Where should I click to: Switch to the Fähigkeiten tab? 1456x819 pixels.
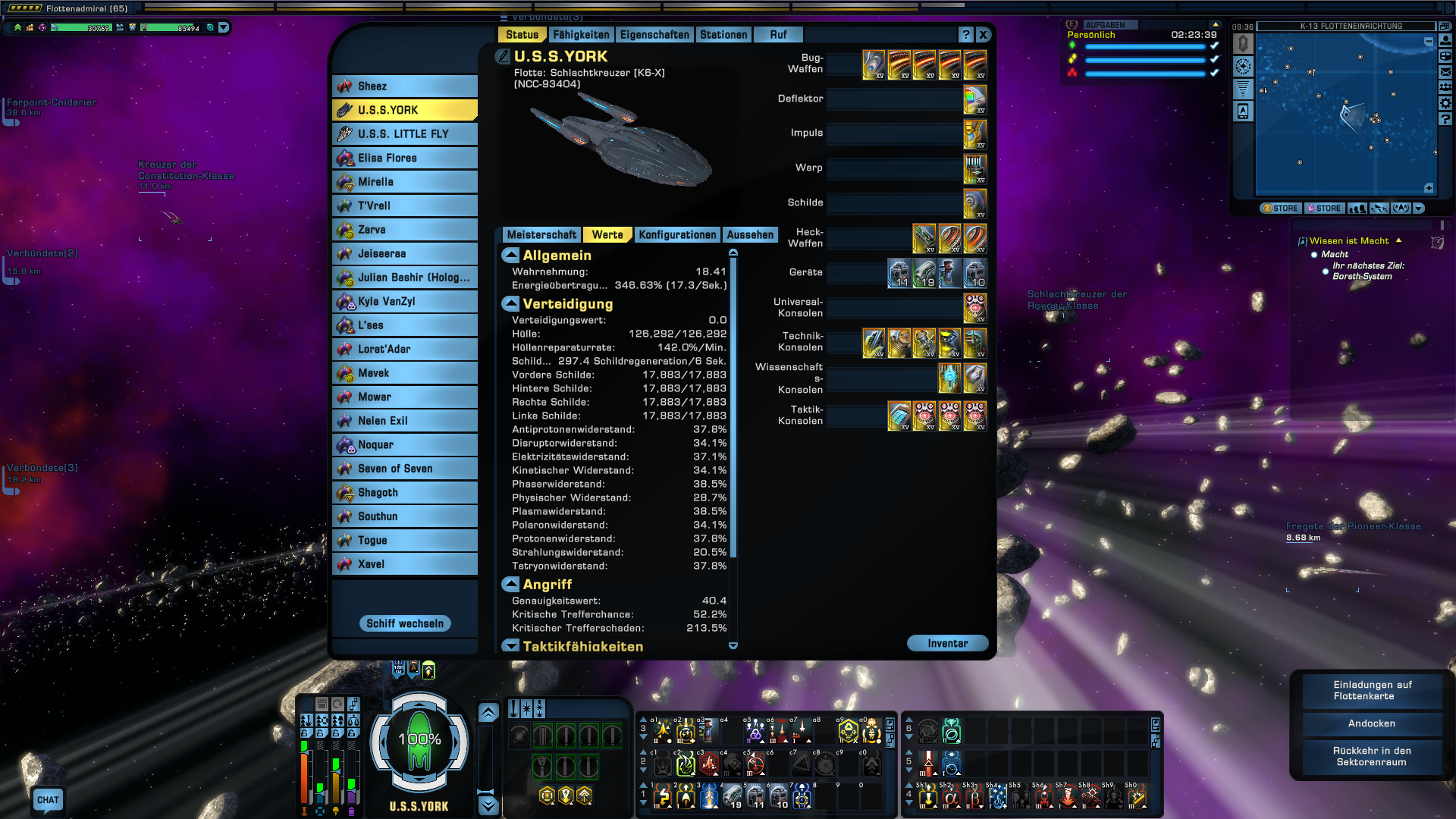click(x=581, y=35)
